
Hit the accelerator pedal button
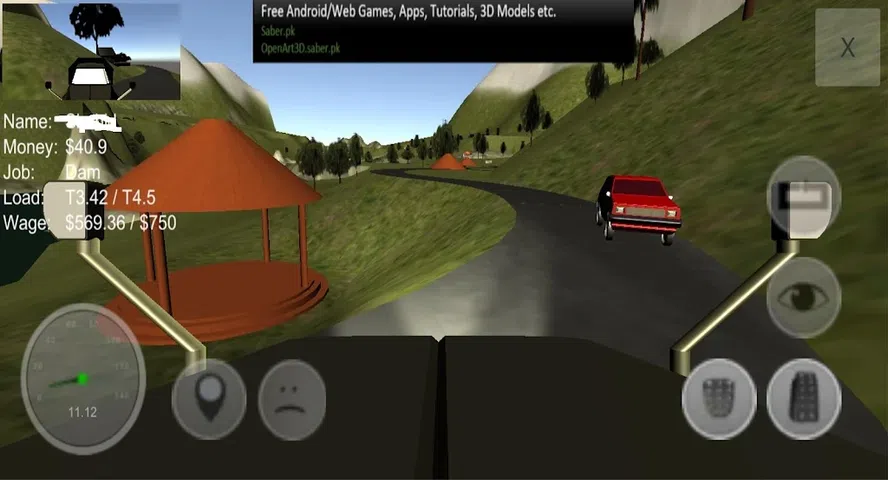coord(803,398)
